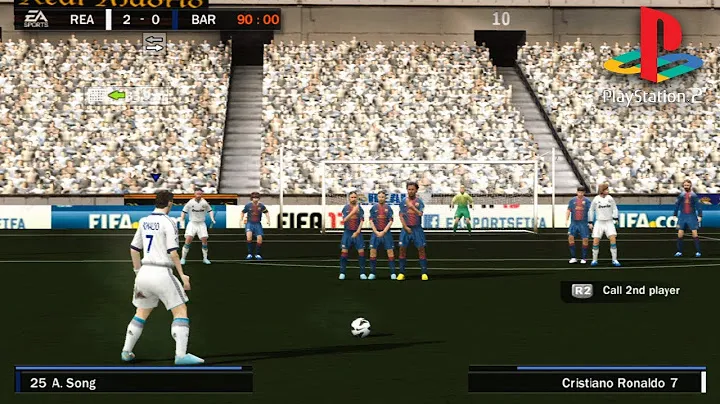Click the substitution arrows icon below scoreboard
The height and width of the screenshot is (404, 720).
pos(154,42)
